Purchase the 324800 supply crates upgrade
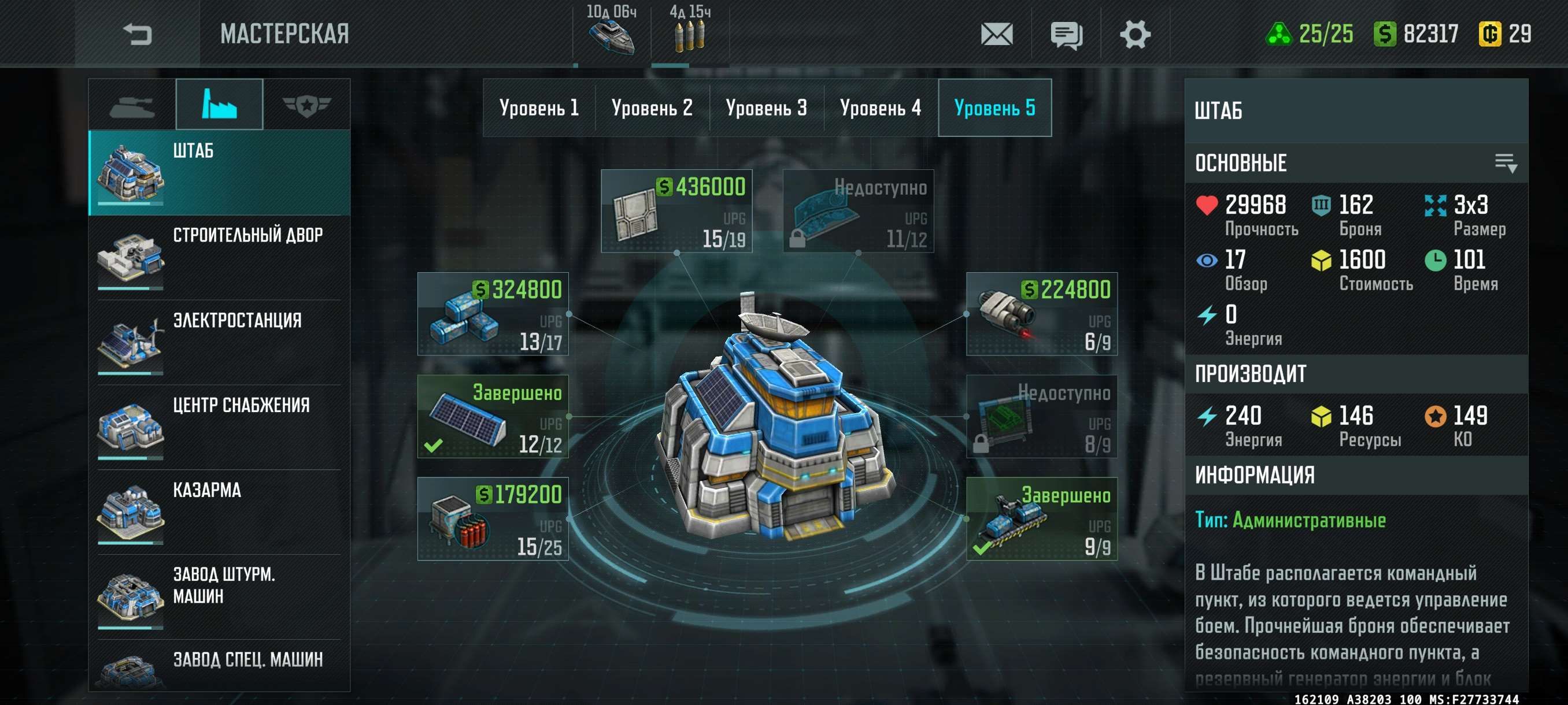 coord(493,314)
